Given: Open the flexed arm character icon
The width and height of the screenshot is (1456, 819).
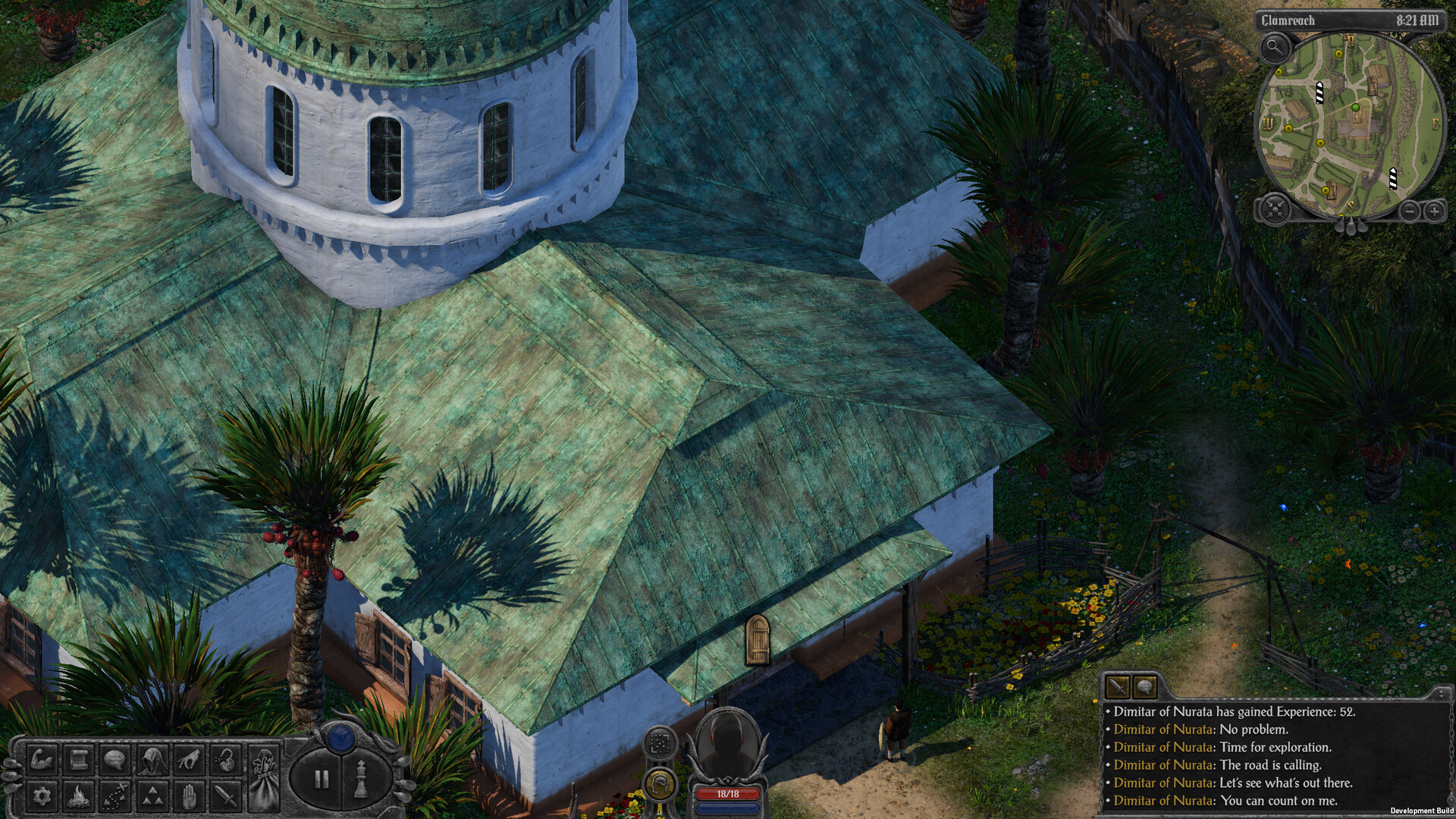Looking at the screenshot, I should tap(41, 759).
